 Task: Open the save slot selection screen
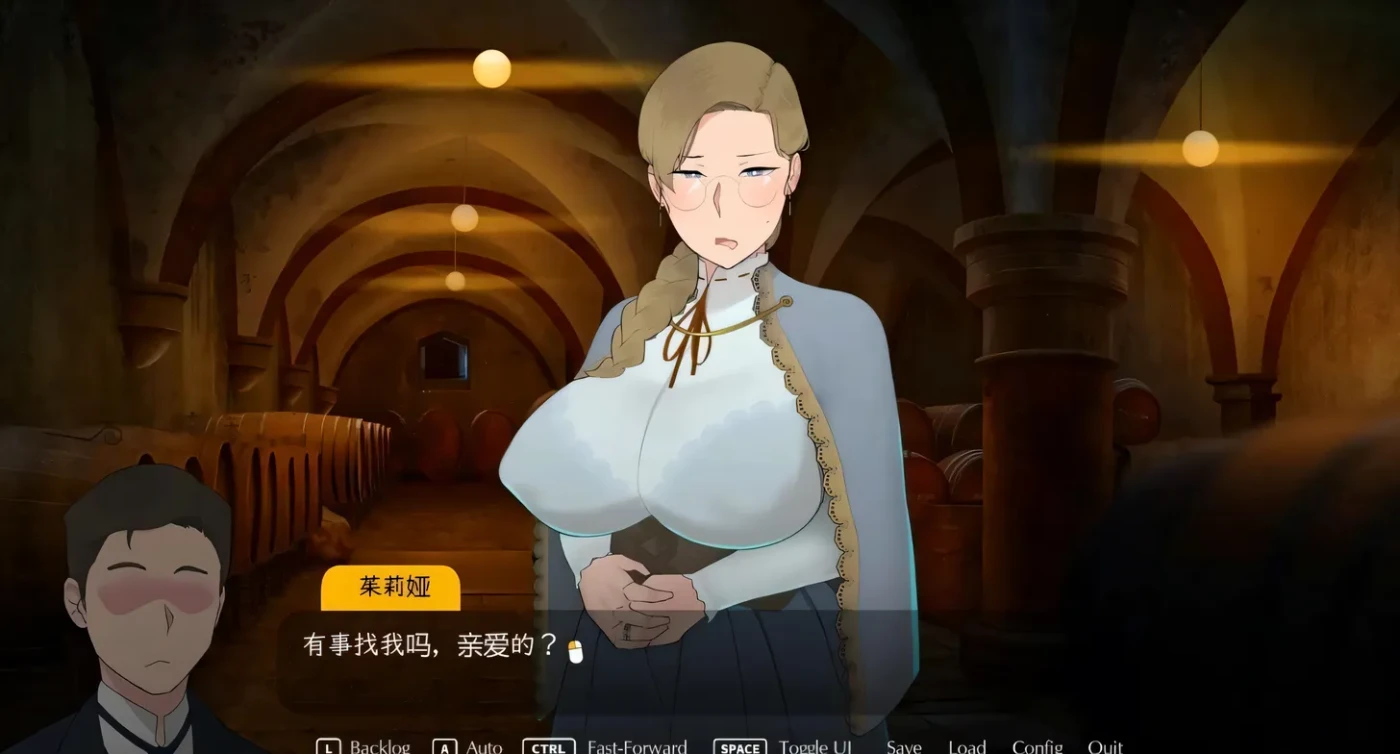903,746
